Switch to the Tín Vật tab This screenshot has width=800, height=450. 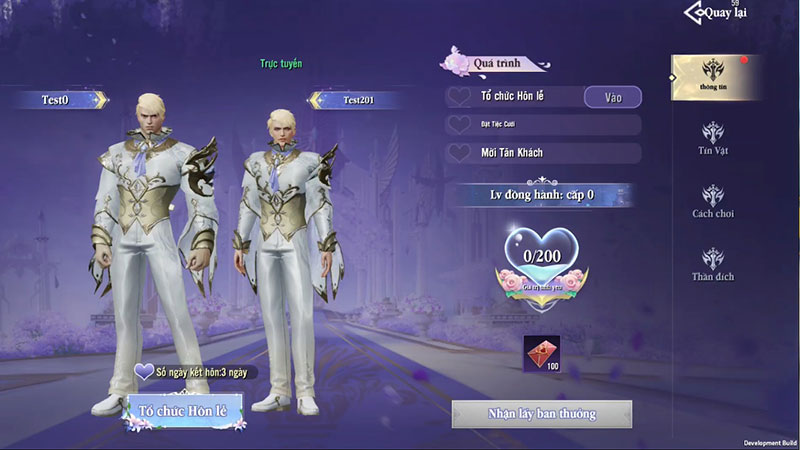click(713, 139)
